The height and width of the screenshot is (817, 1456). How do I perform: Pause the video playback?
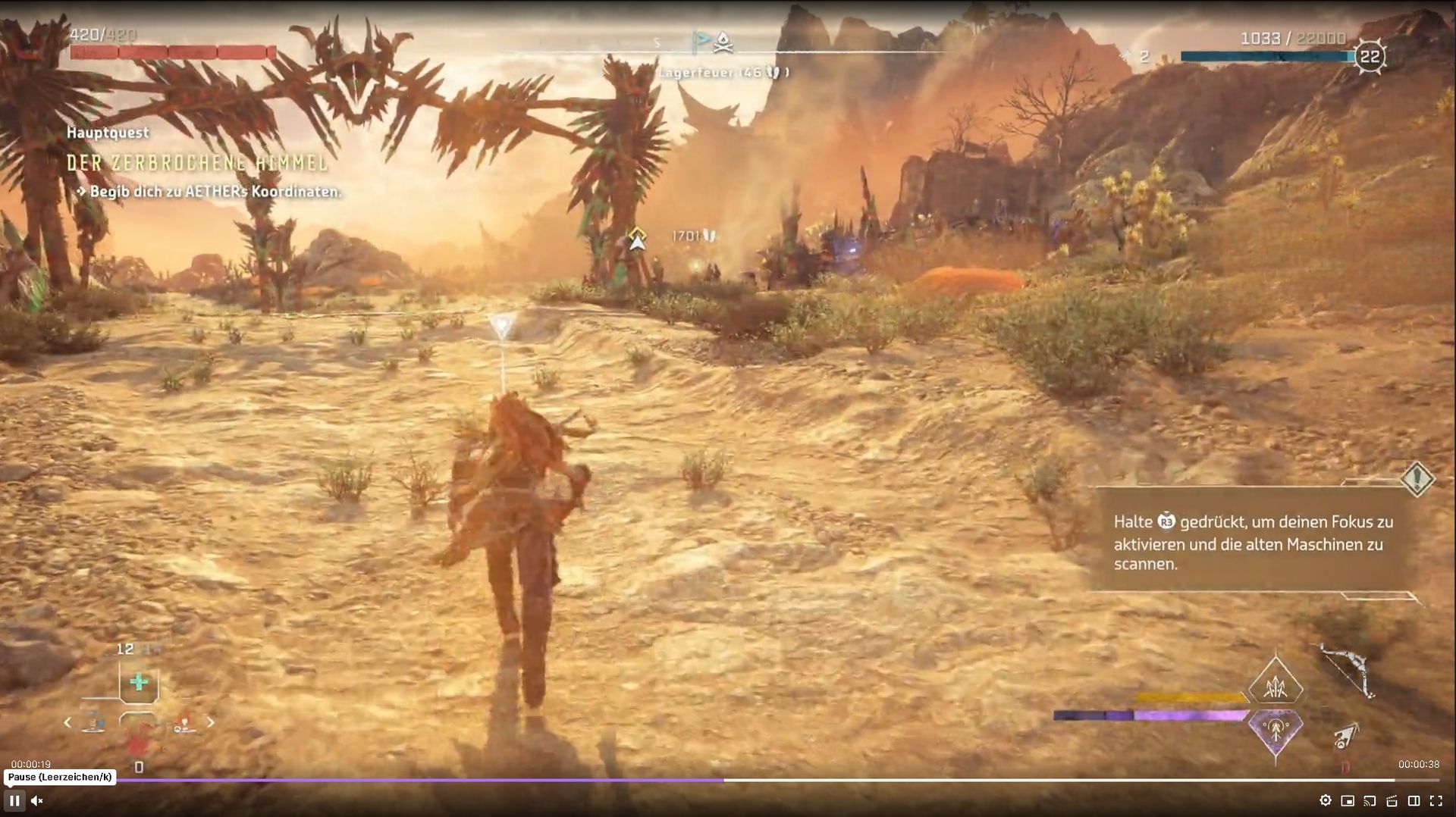[14, 800]
